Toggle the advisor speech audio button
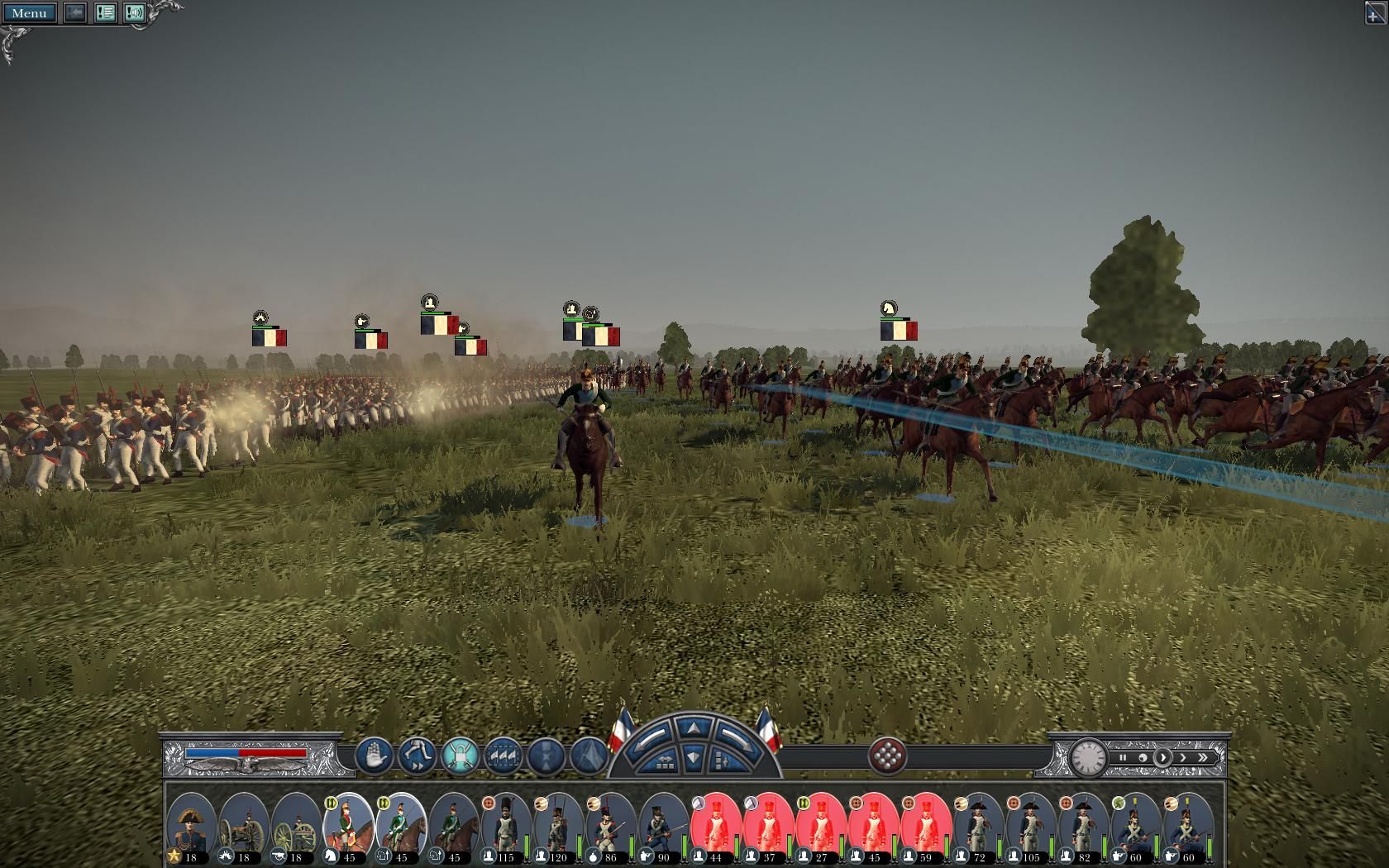Screen dimensions: 1389x868 click(135, 13)
